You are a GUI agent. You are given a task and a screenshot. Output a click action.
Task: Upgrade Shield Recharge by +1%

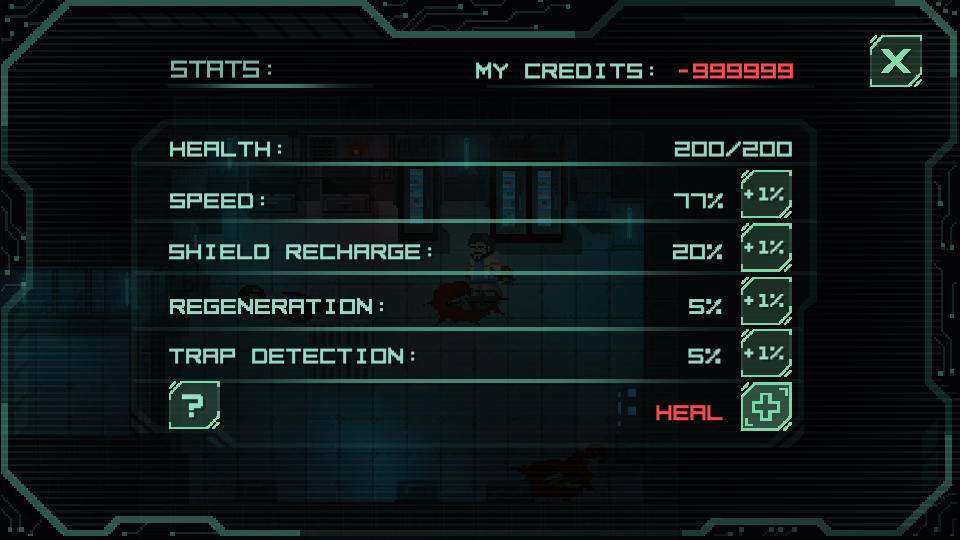pos(766,248)
